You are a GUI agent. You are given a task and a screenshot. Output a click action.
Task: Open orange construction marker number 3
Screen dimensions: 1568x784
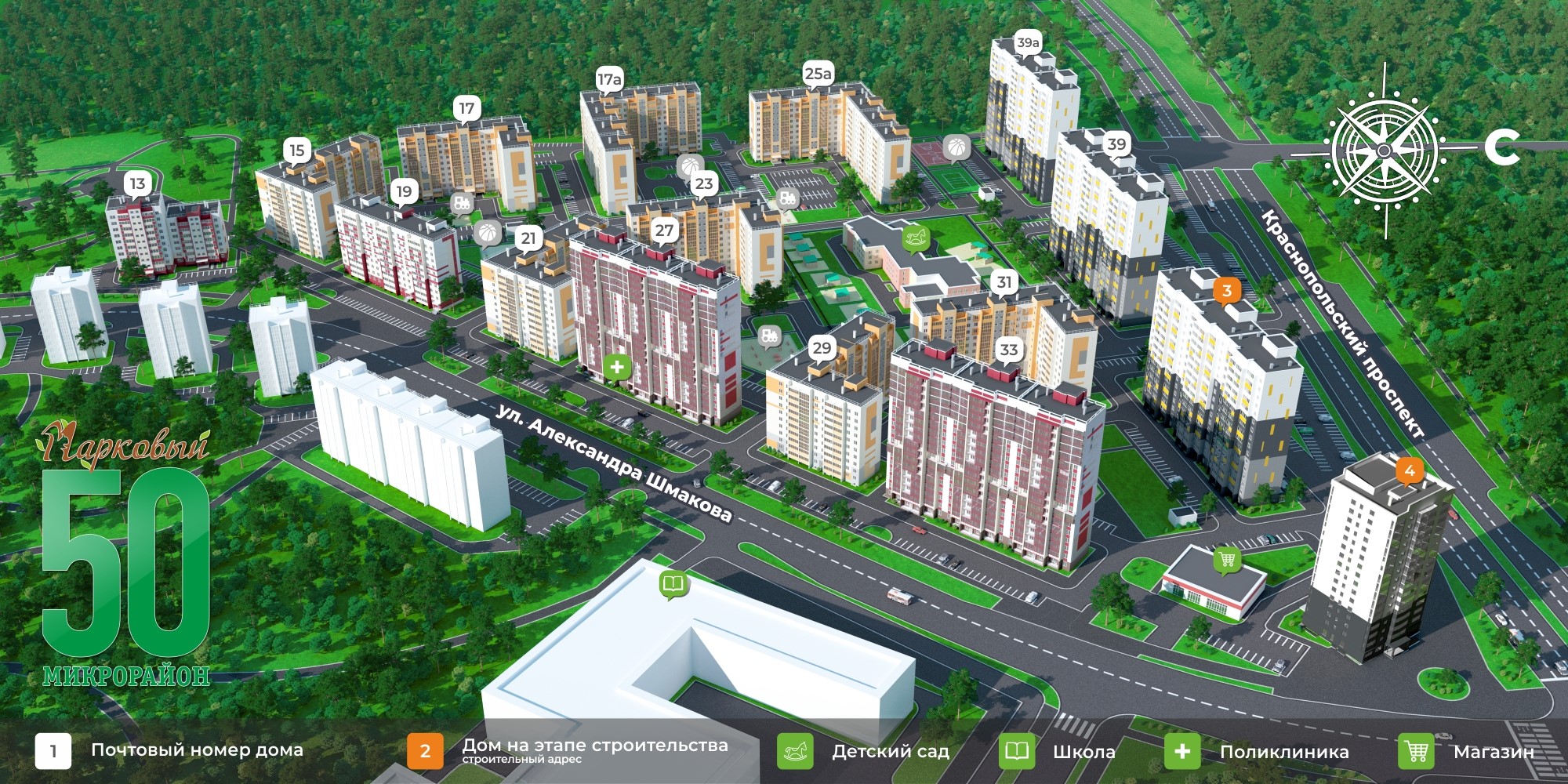(1227, 291)
